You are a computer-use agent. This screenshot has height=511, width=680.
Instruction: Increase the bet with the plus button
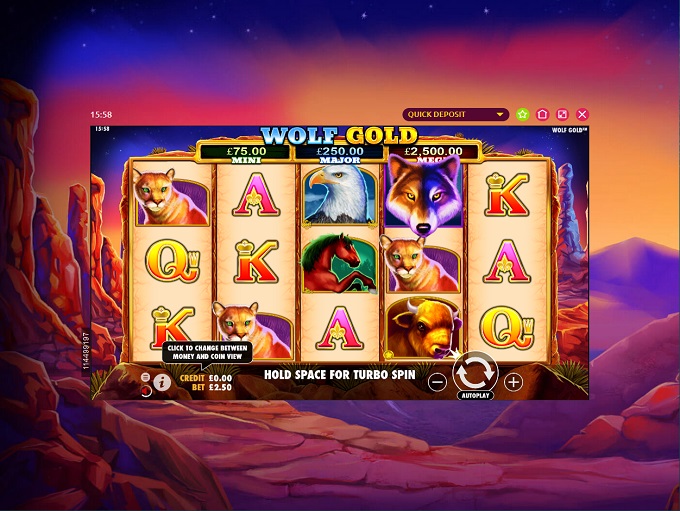click(x=513, y=382)
